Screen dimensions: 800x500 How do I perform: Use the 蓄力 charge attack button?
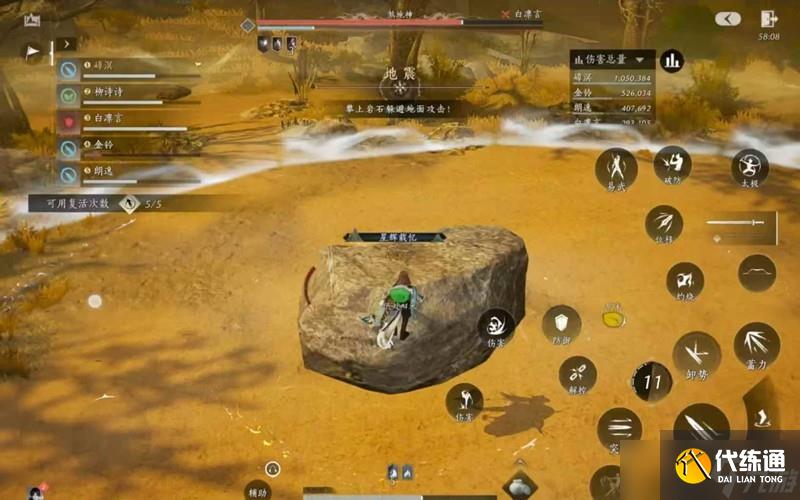point(756,343)
